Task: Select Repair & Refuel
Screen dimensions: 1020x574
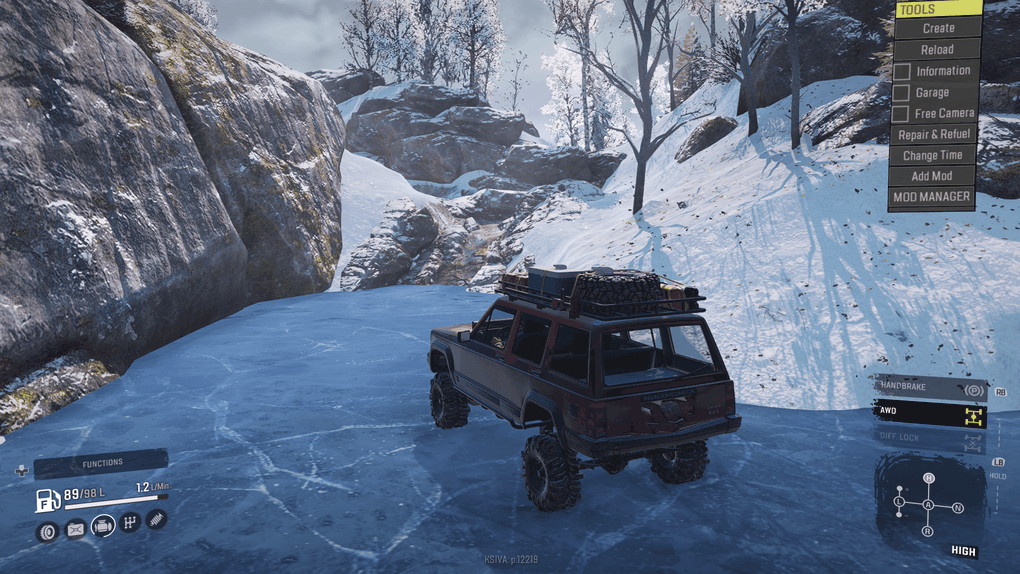Action: click(934, 134)
